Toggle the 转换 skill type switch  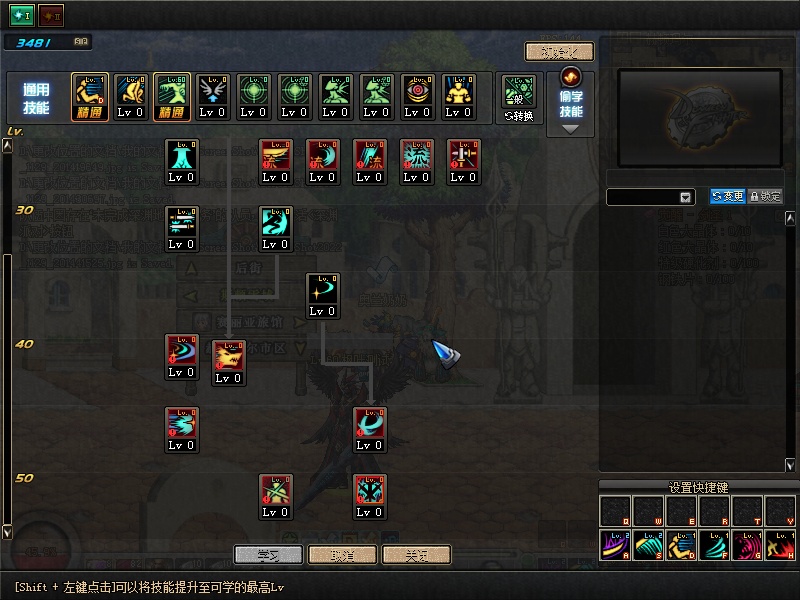click(x=519, y=97)
